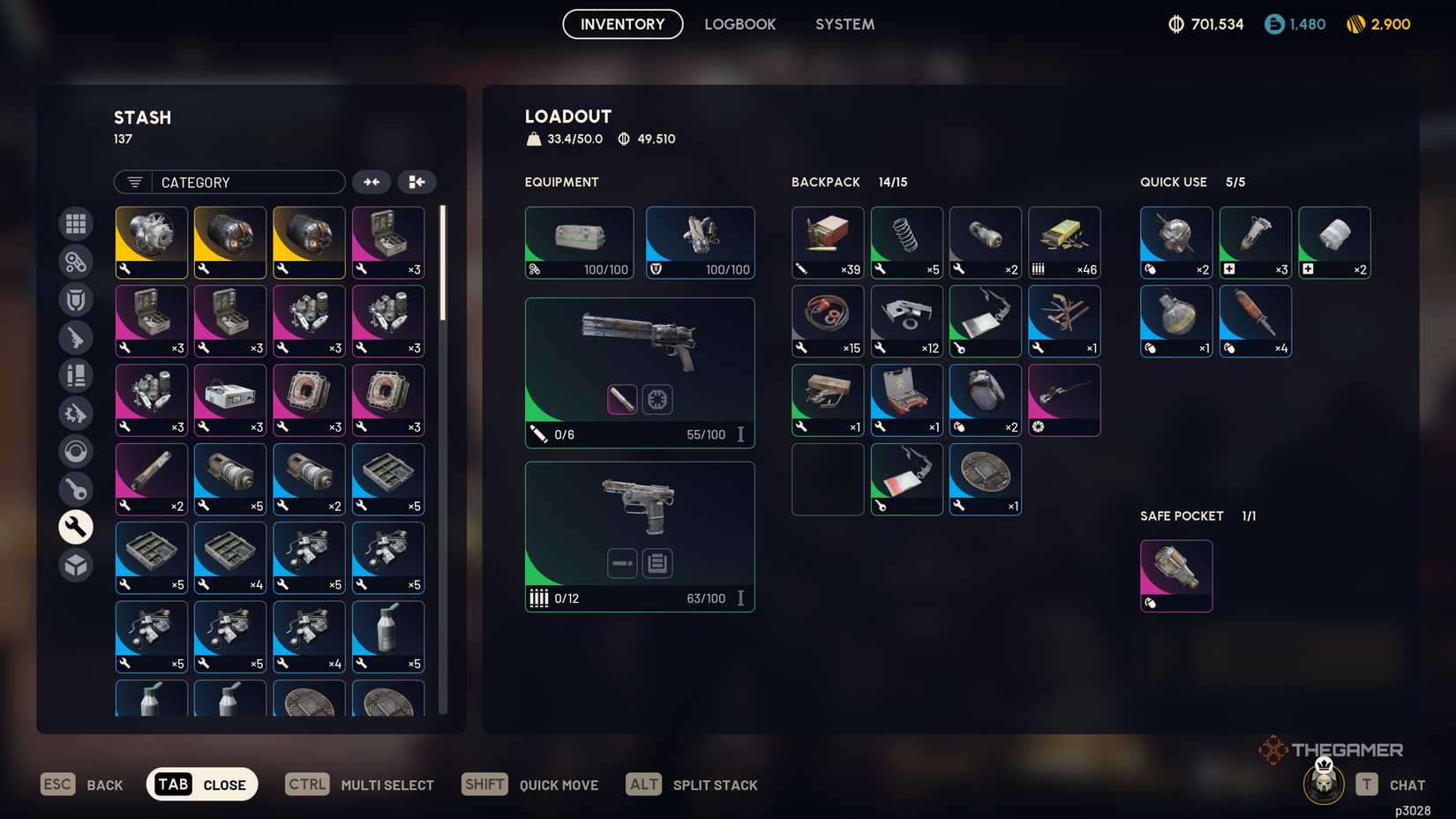Open the SYSTEM menu

844,24
